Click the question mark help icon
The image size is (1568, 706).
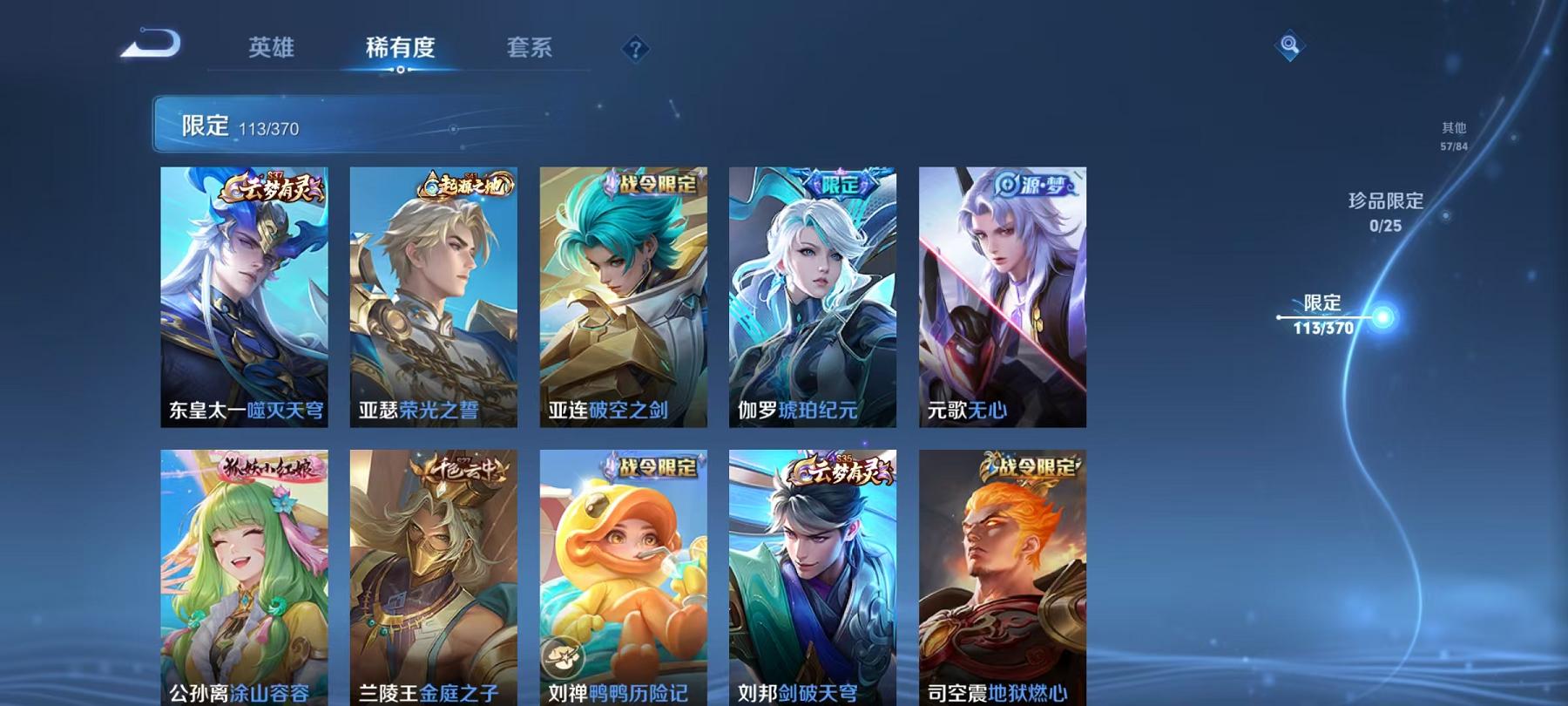point(635,50)
